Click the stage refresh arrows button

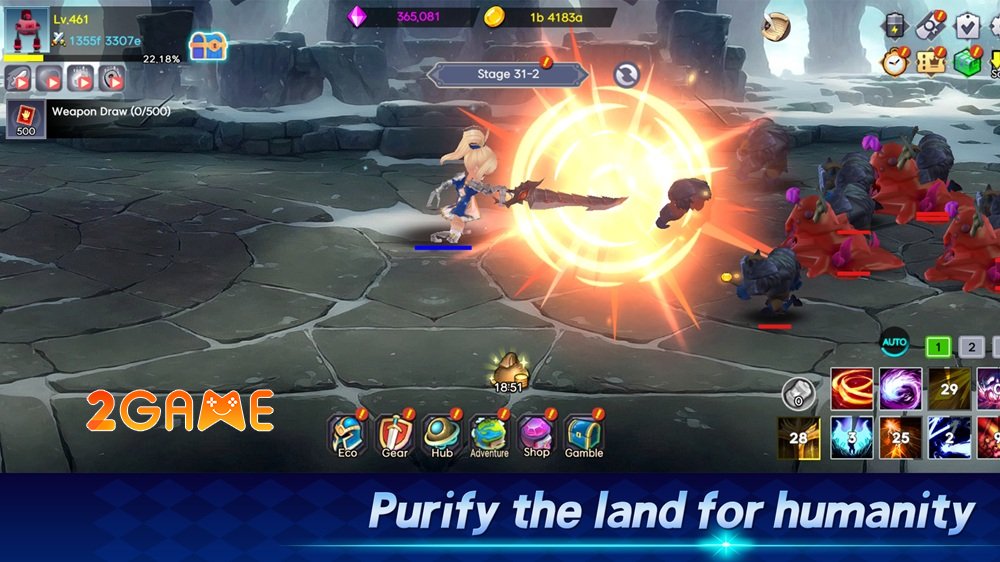click(x=627, y=75)
